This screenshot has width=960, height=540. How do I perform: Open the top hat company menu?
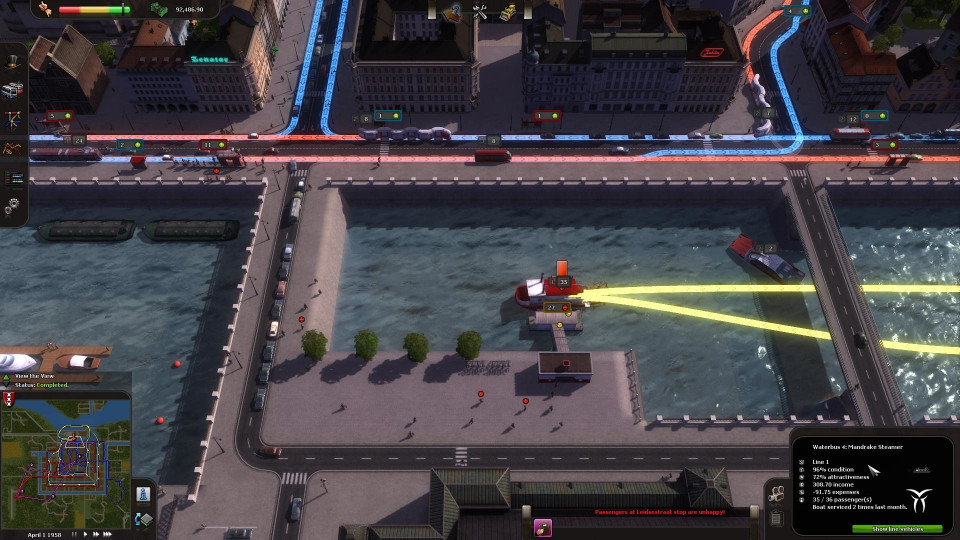[13, 60]
